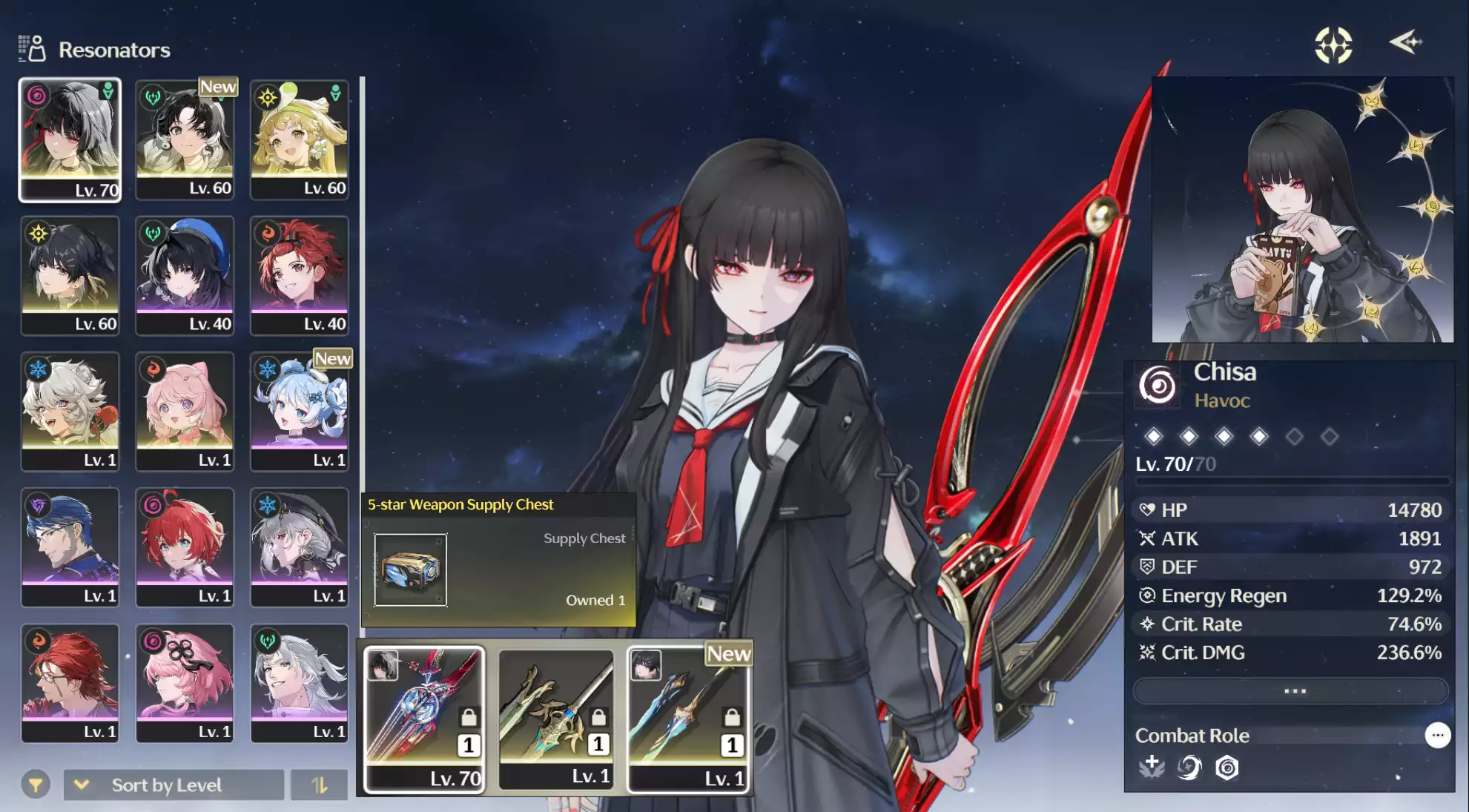
Task: Click the Havoc element icon beside Chisa's name
Action: (1157, 385)
